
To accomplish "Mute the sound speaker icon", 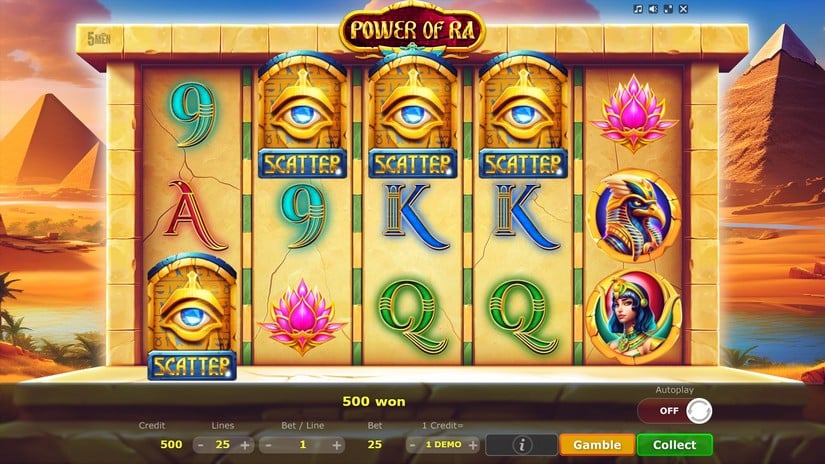I will tap(652, 9).
